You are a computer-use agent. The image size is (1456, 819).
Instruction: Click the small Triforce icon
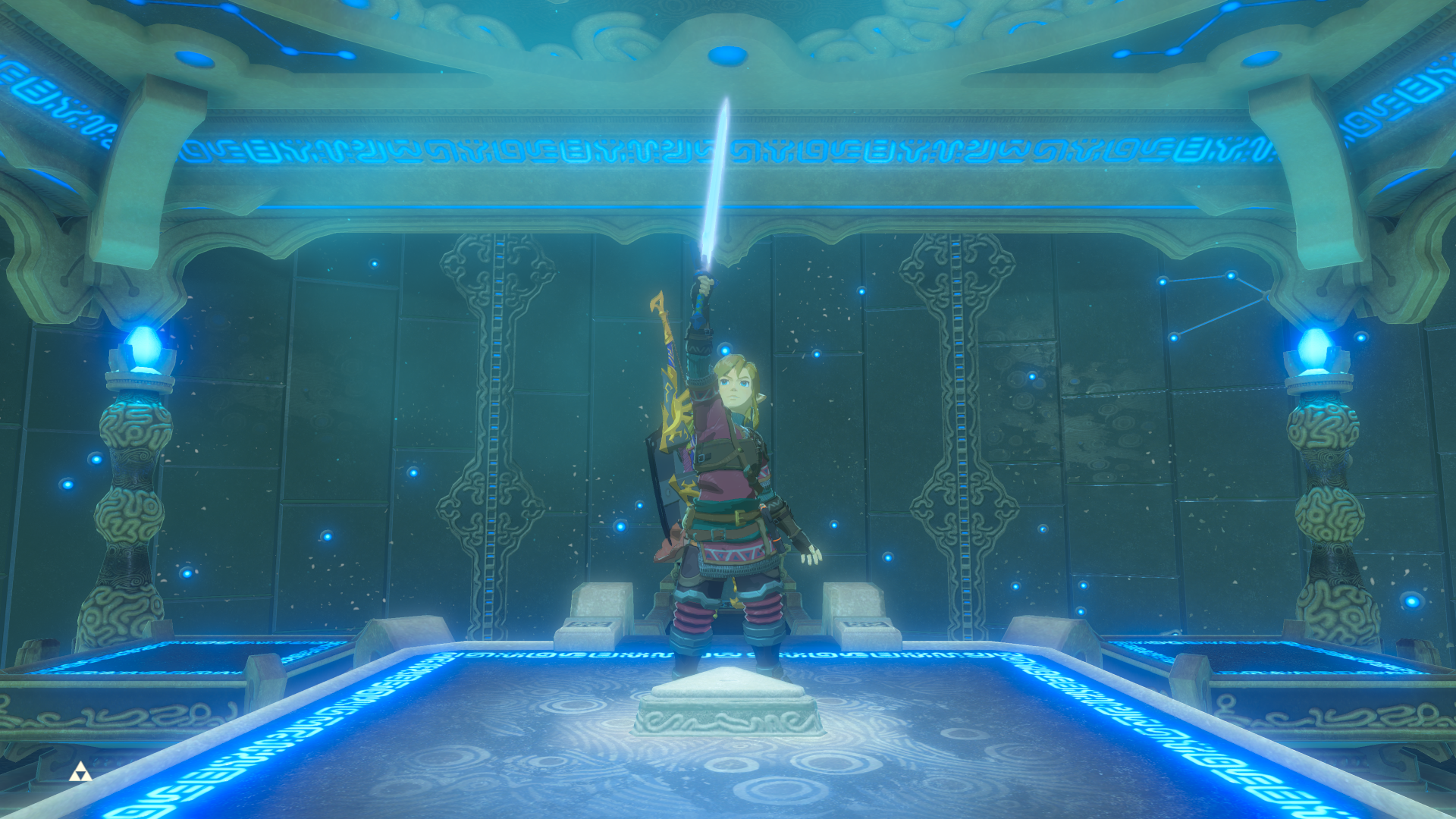pyautogui.click(x=80, y=773)
